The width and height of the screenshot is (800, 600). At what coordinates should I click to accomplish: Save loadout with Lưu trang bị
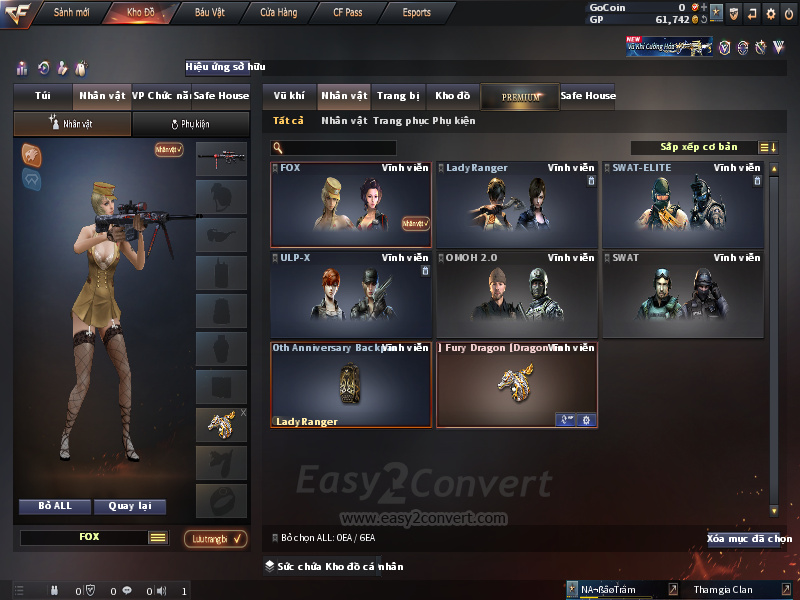[215, 539]
